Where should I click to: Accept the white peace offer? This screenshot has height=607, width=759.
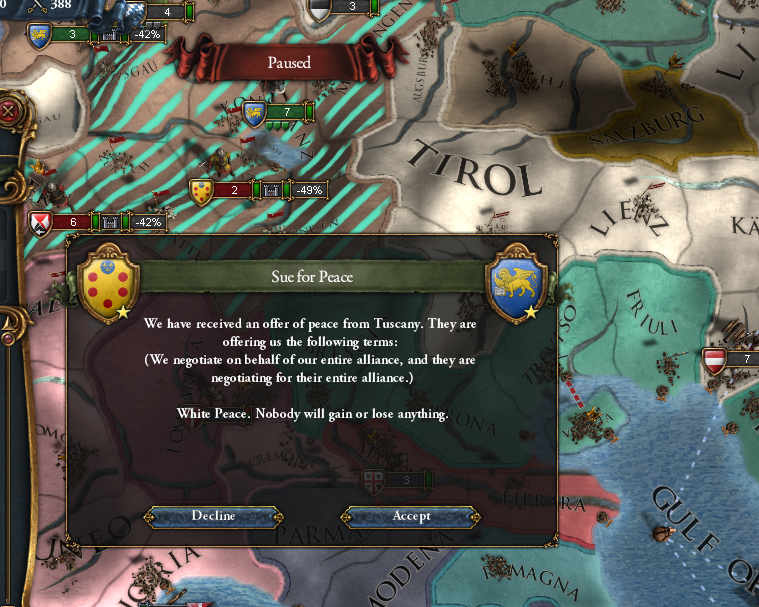(411, 516)
